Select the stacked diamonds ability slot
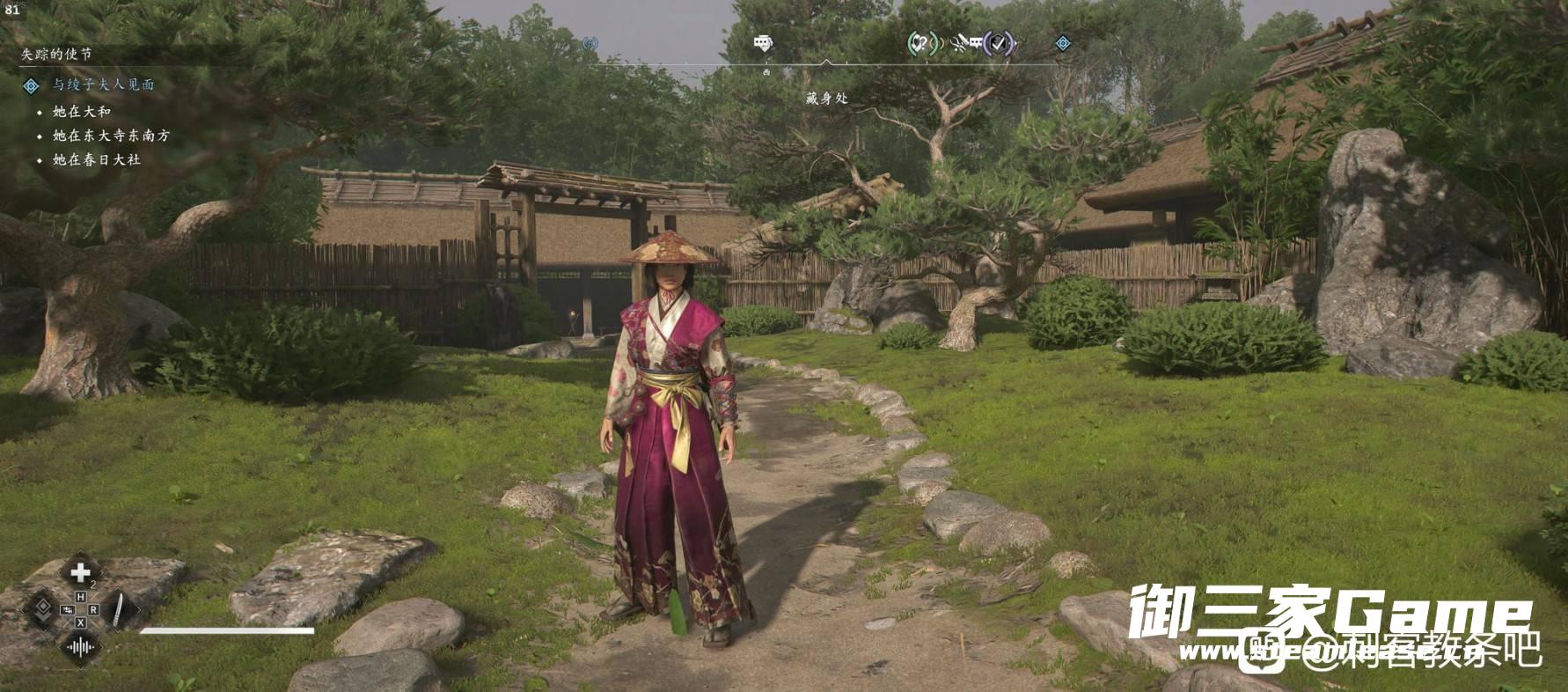This screenshot has height=692, width=1568. 41,610
